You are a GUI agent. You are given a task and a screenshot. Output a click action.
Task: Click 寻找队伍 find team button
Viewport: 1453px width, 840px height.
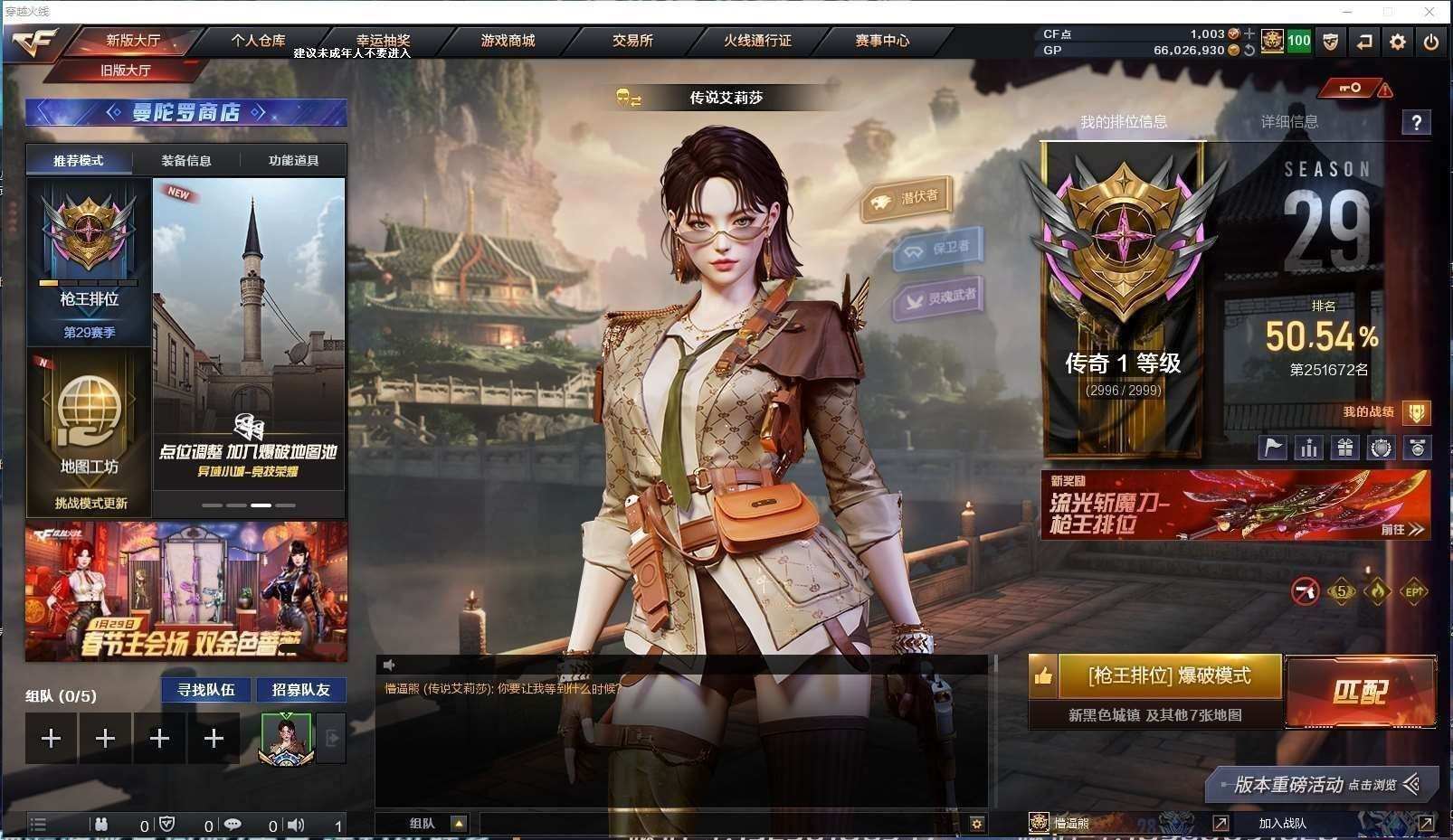pyautogui.click(x=206, y=690)
